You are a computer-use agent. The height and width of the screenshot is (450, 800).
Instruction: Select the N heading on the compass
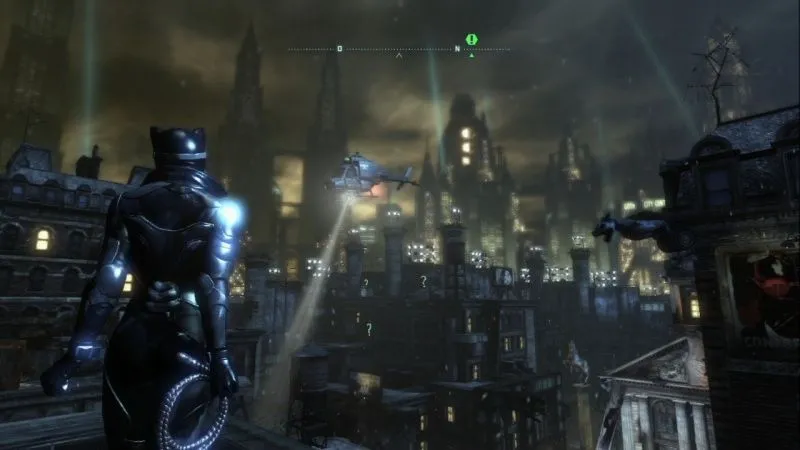pyautogui.click(x=457, y=48)
